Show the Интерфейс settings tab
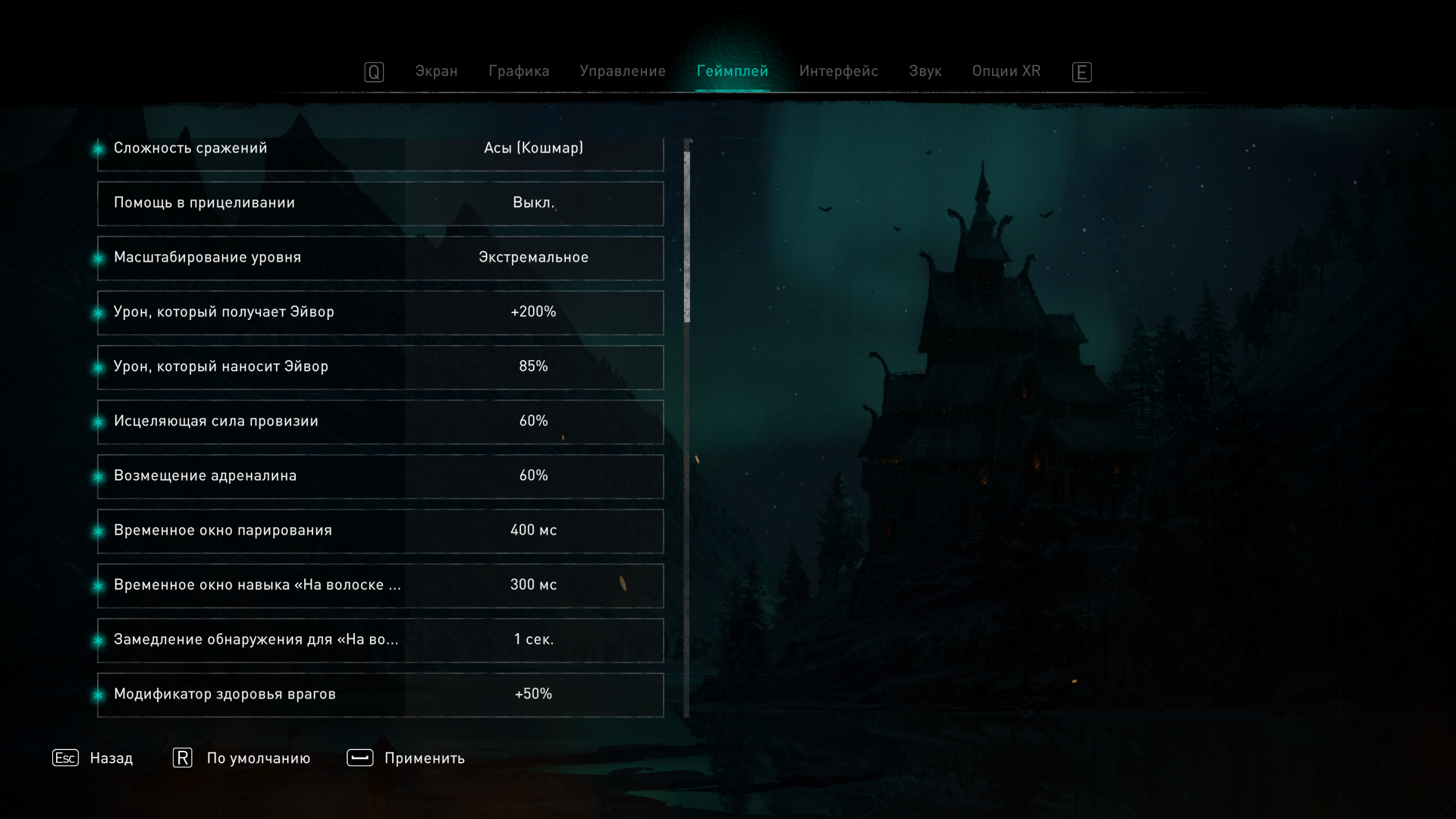Image resolution: width=1456 pixels, height=819 pixels. tap(838, 71)
